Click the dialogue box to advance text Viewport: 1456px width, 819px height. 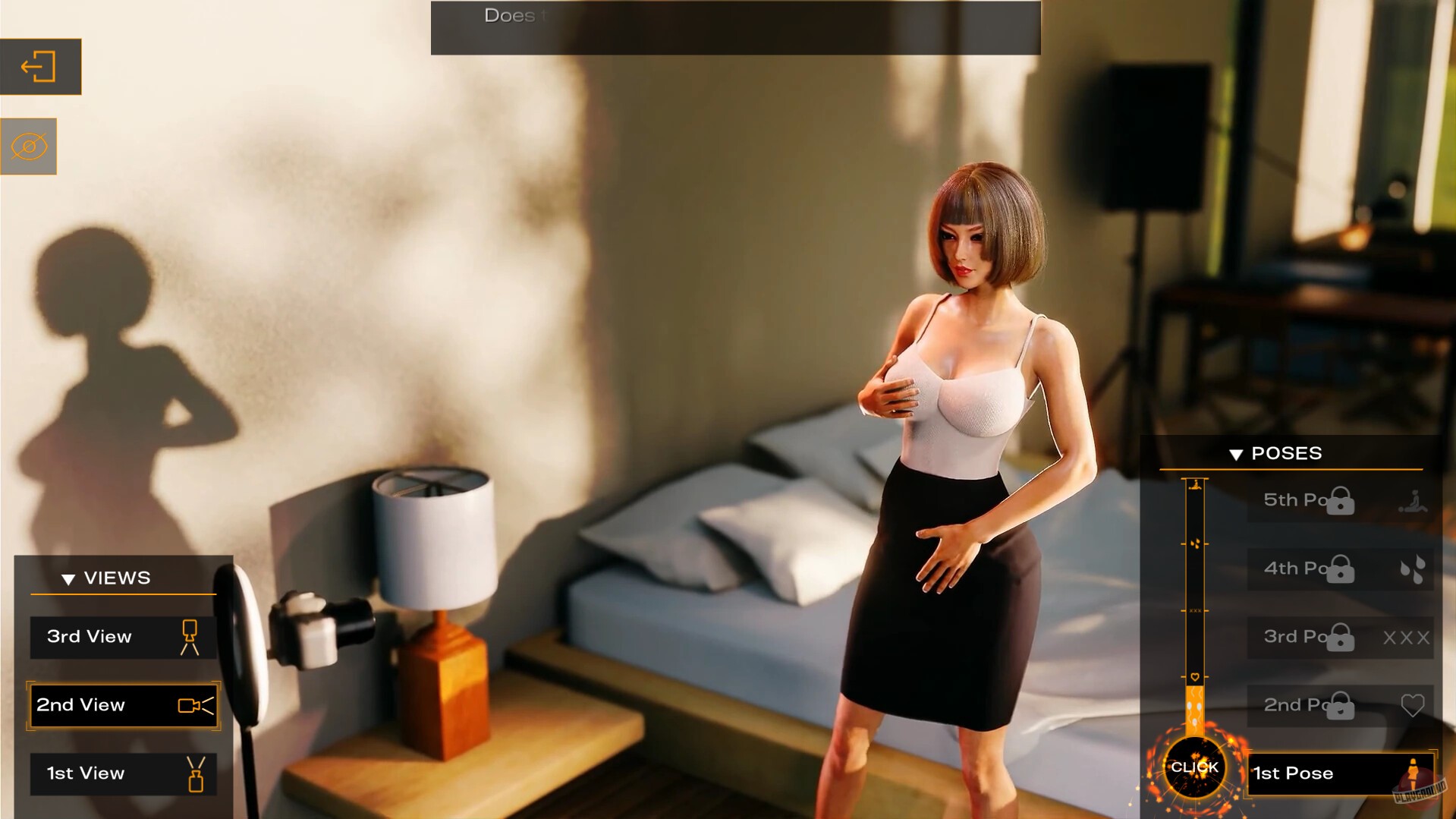(x=735, y=27)
